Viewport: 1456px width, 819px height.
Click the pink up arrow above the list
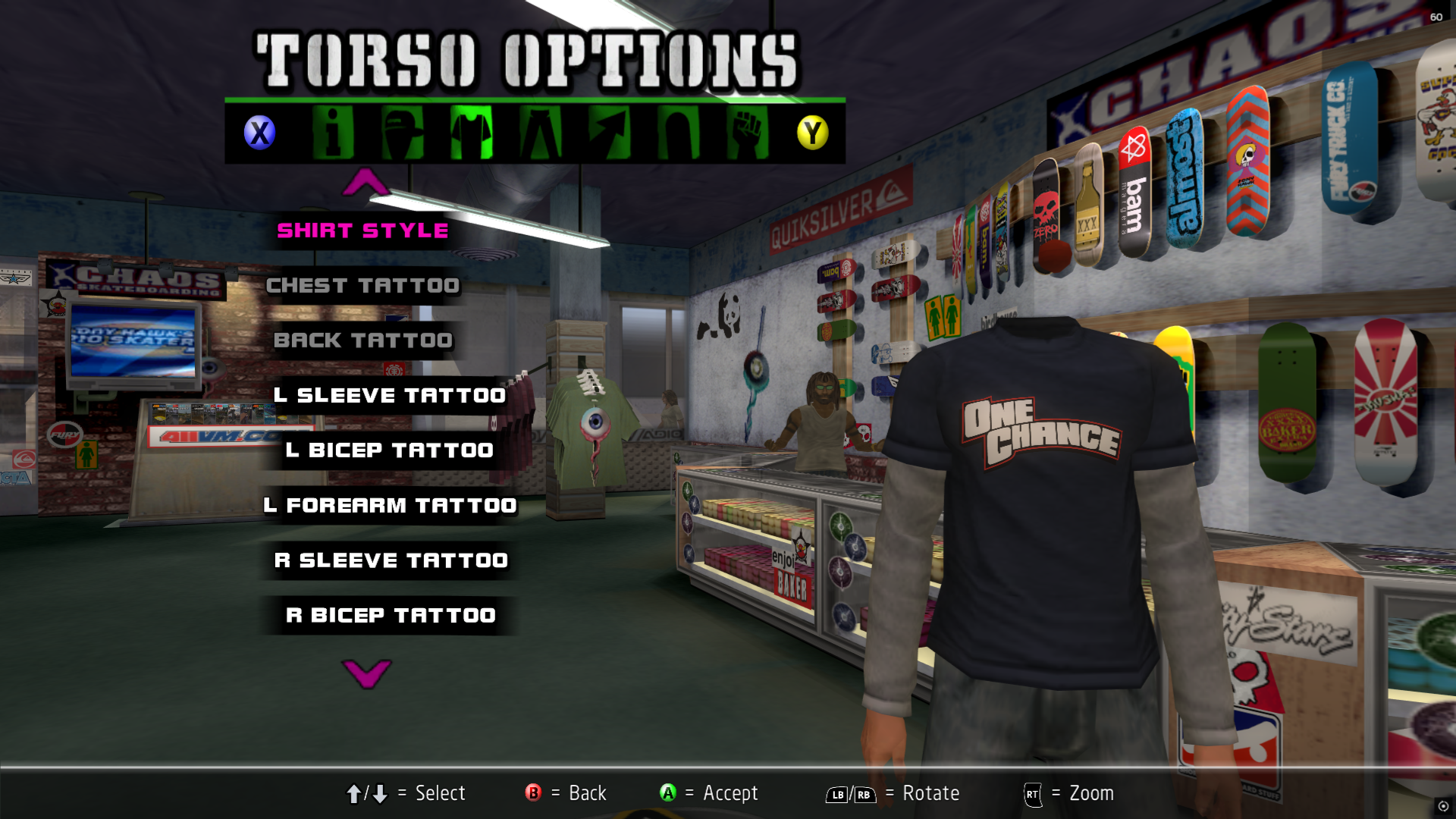tap(366, 182)
